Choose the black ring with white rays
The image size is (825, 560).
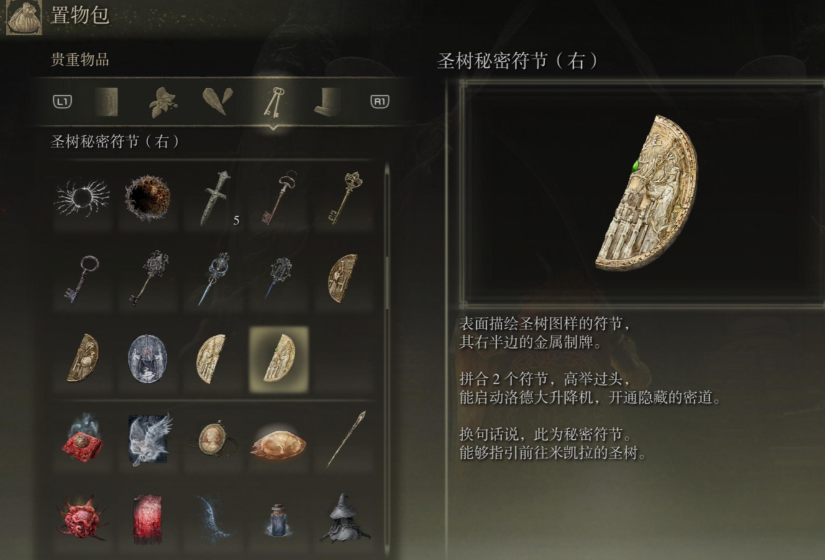point(82,197)
